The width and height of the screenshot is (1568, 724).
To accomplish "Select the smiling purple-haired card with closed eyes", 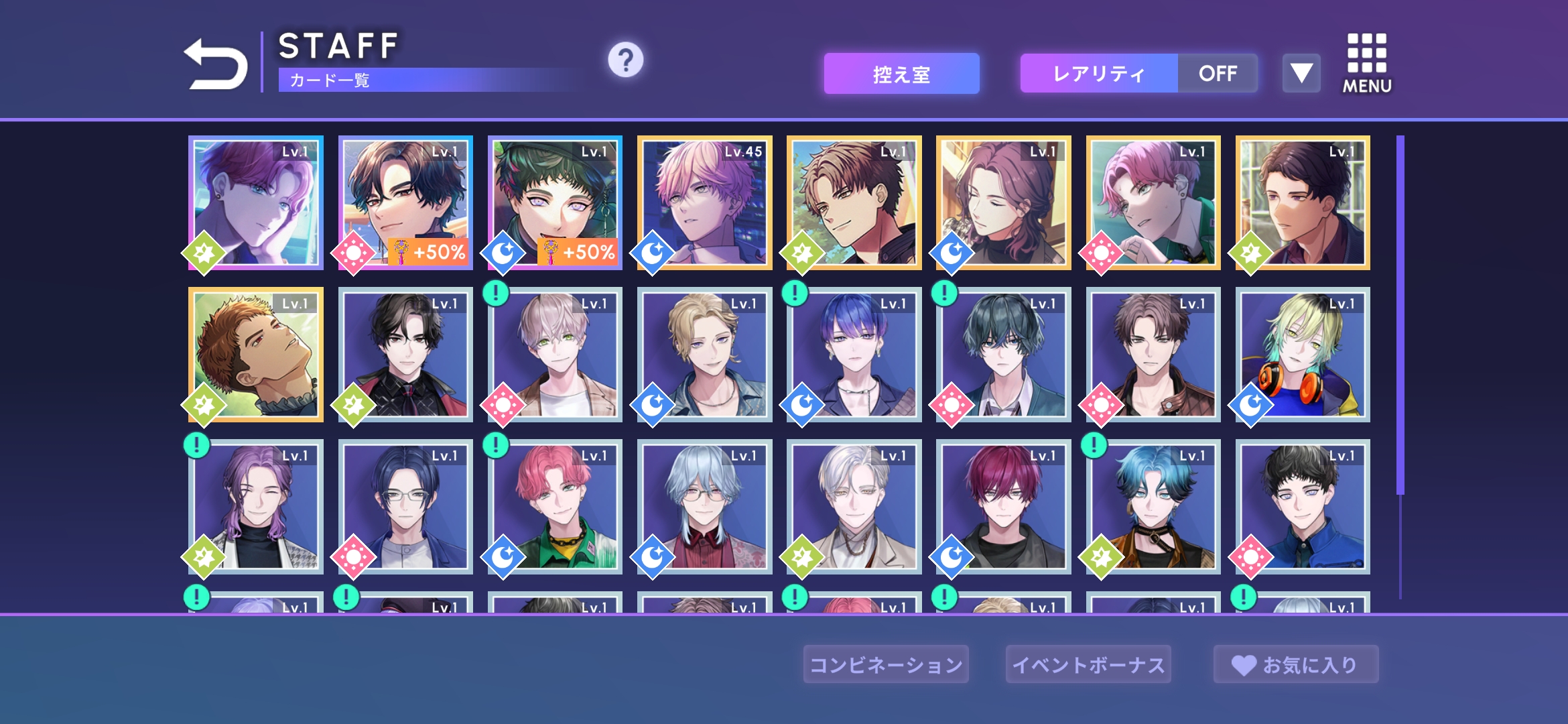I will pyautogui.click(x=256, y=507).
